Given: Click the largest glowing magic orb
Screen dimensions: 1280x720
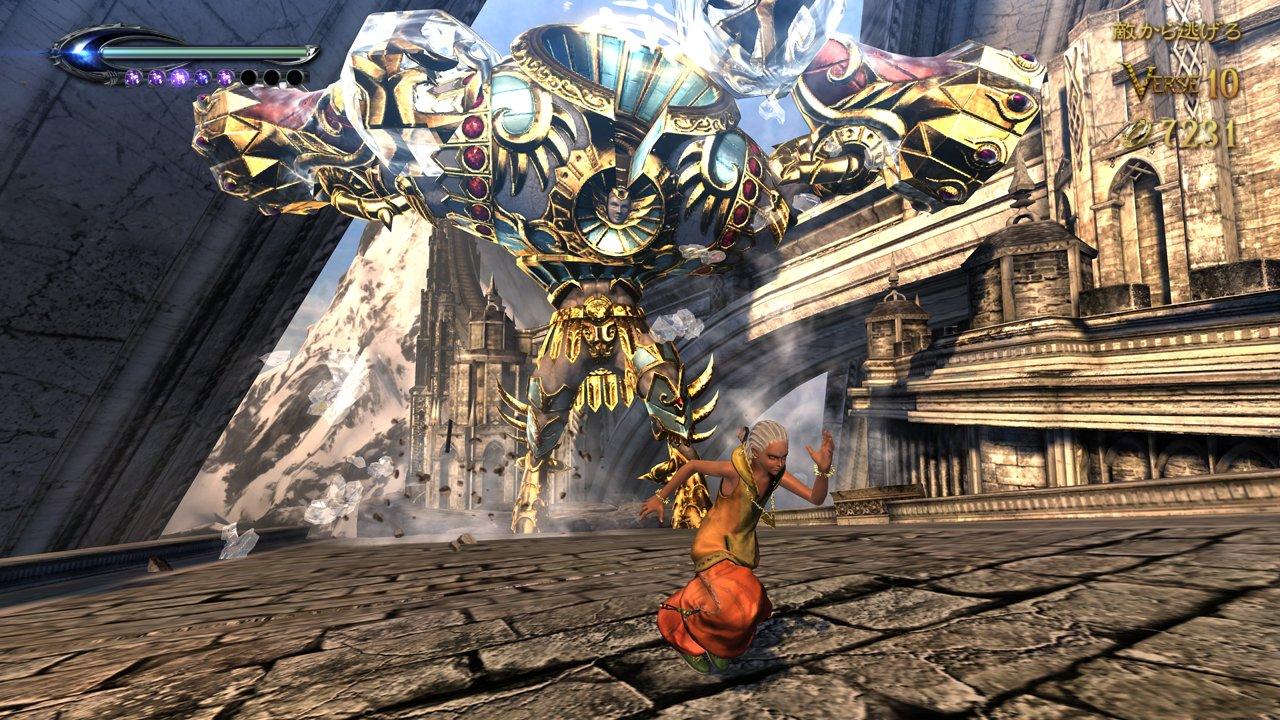Looking at the screenshot, I should click(x=180, y=78).
